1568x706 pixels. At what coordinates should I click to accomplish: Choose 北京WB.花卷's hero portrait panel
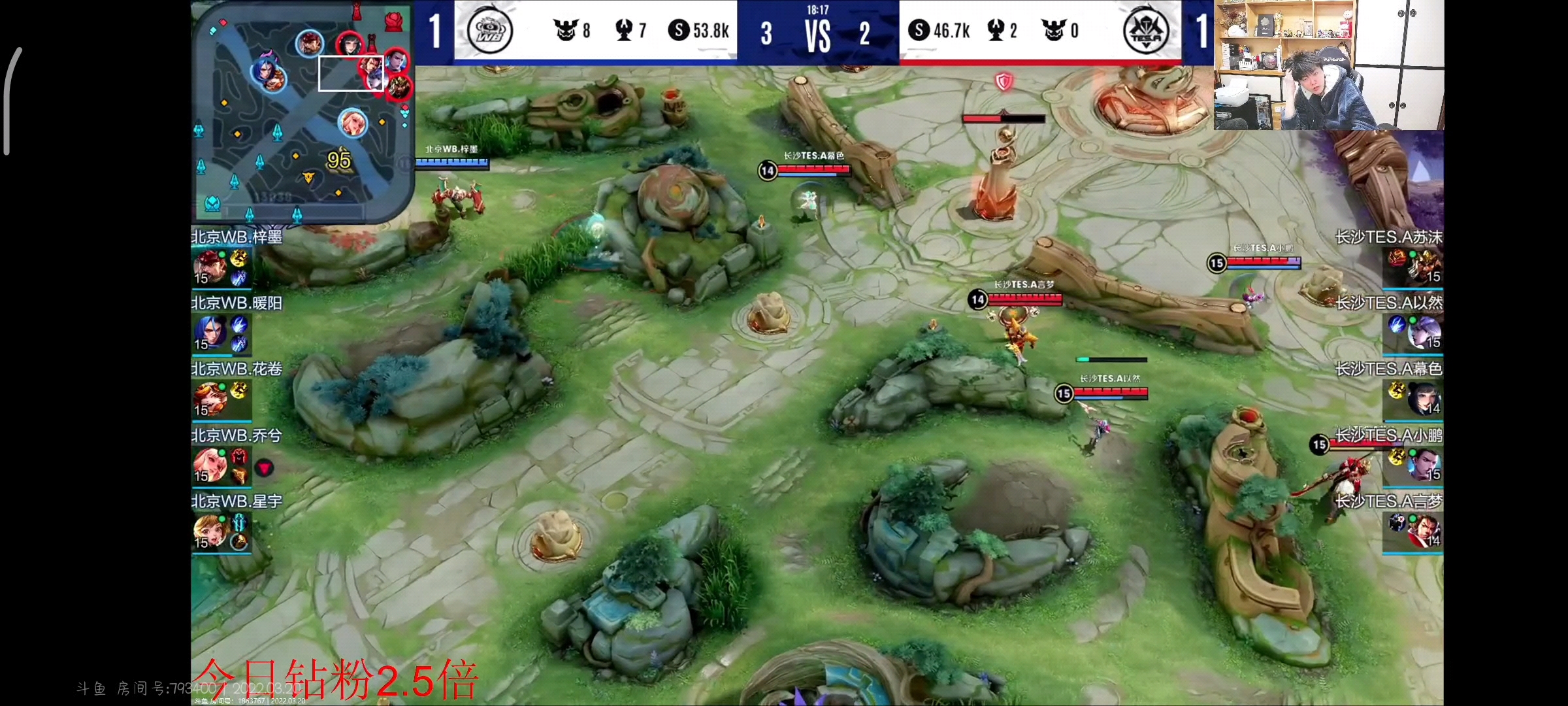(x=210, y=398)
